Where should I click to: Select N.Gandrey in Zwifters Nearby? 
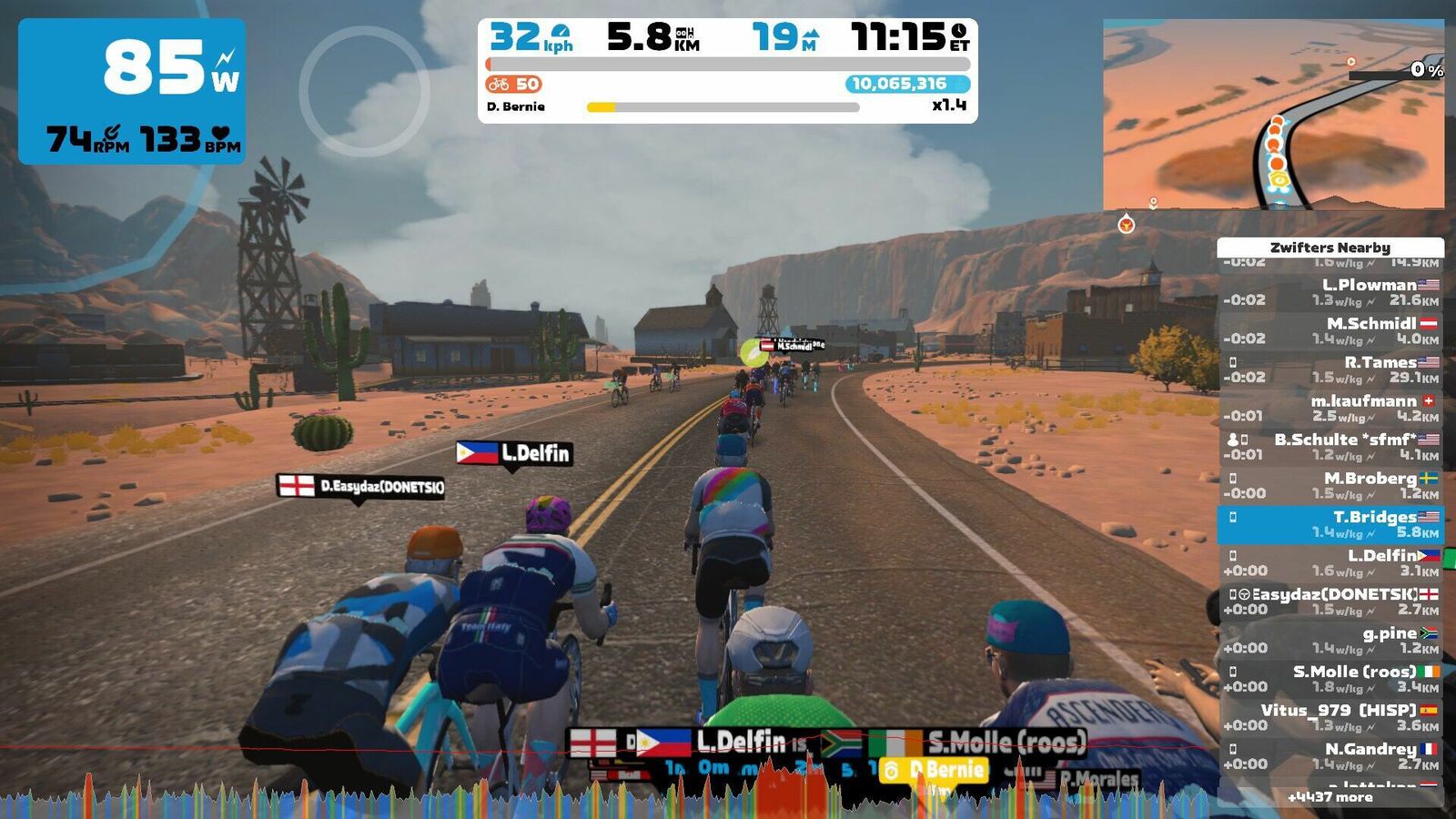click(1330, 756)
